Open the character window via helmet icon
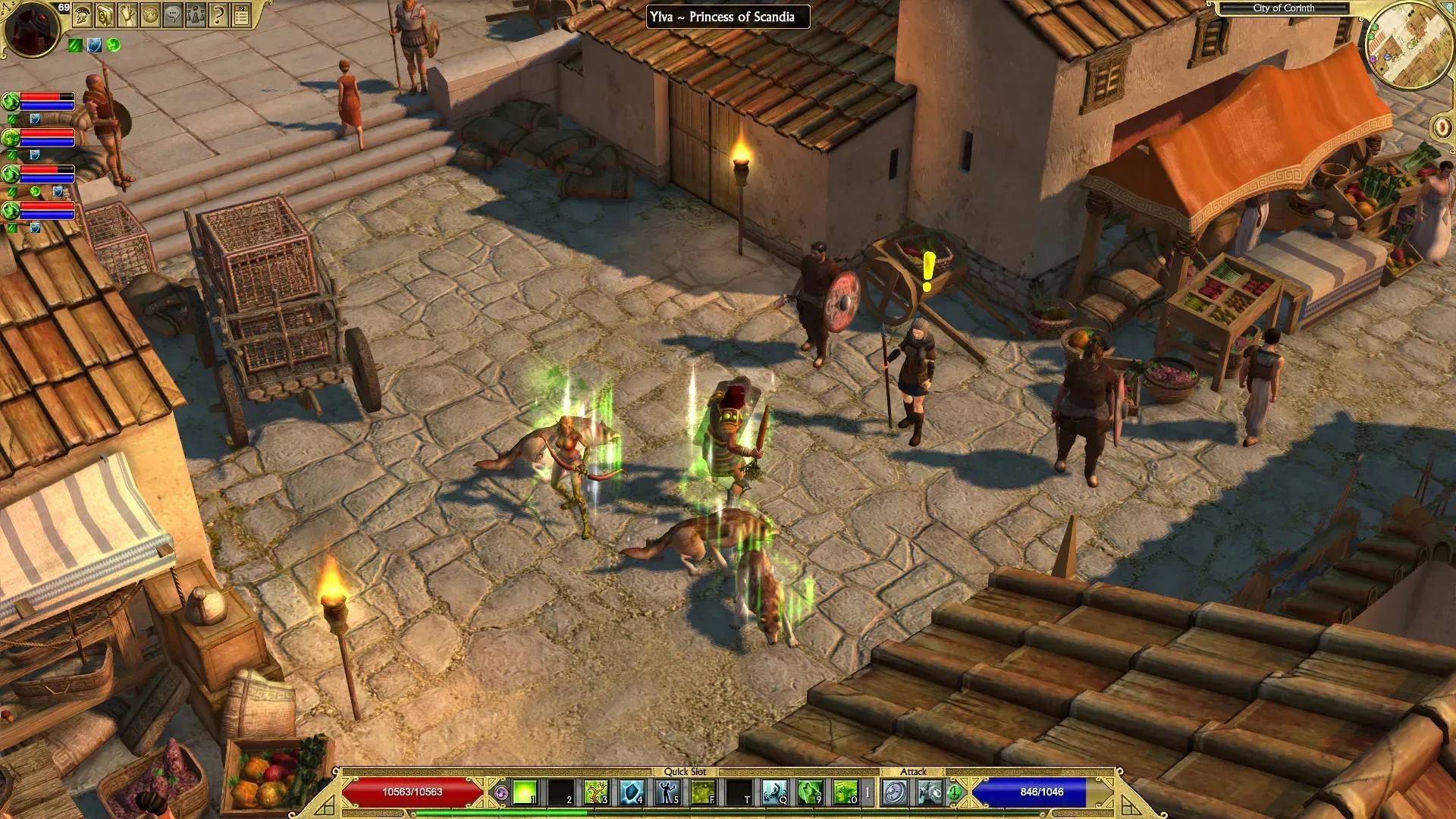 coord(82,14)
